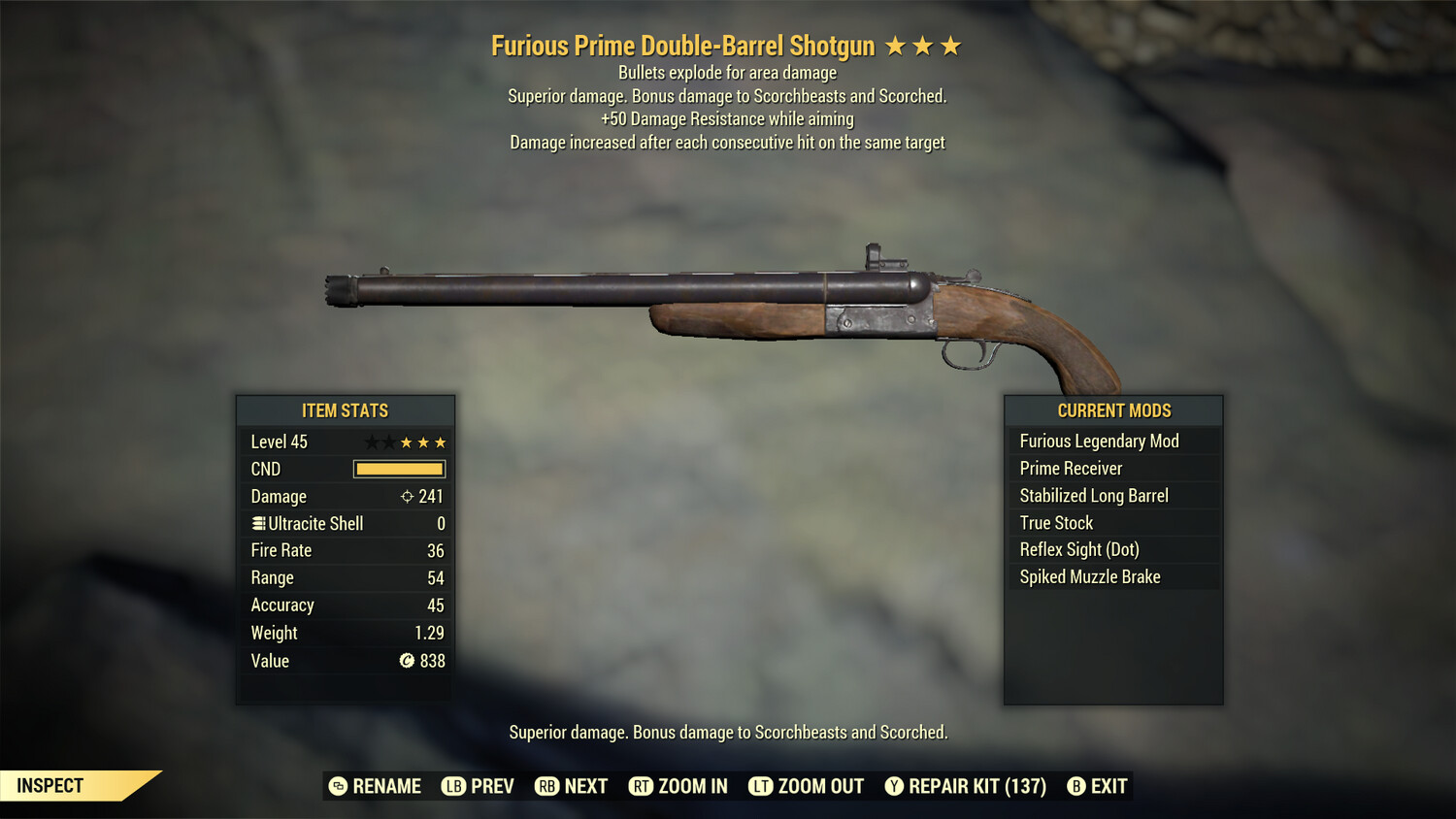Click the CND condition bar
1456x819 pixels.
click(x=398, y=469)
